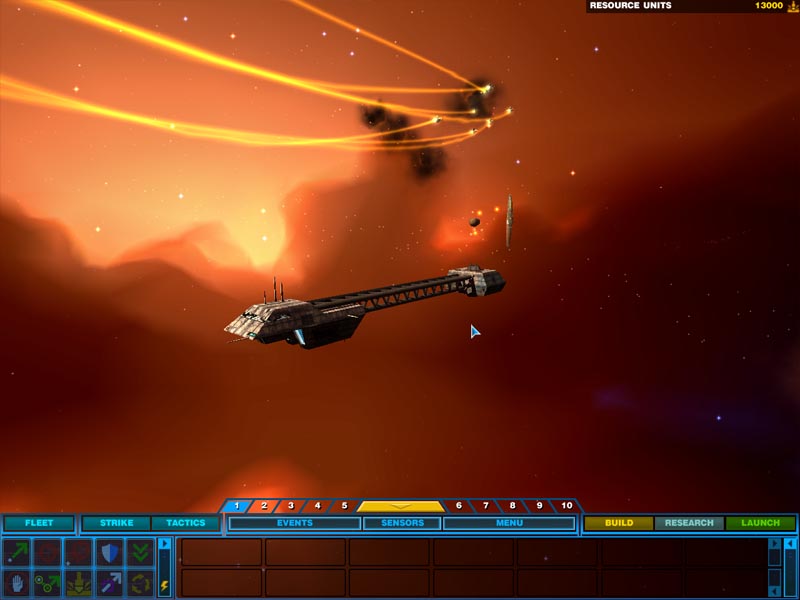
Task: Click the open-hand Stop command icon
Action: (x=16, y=583)
